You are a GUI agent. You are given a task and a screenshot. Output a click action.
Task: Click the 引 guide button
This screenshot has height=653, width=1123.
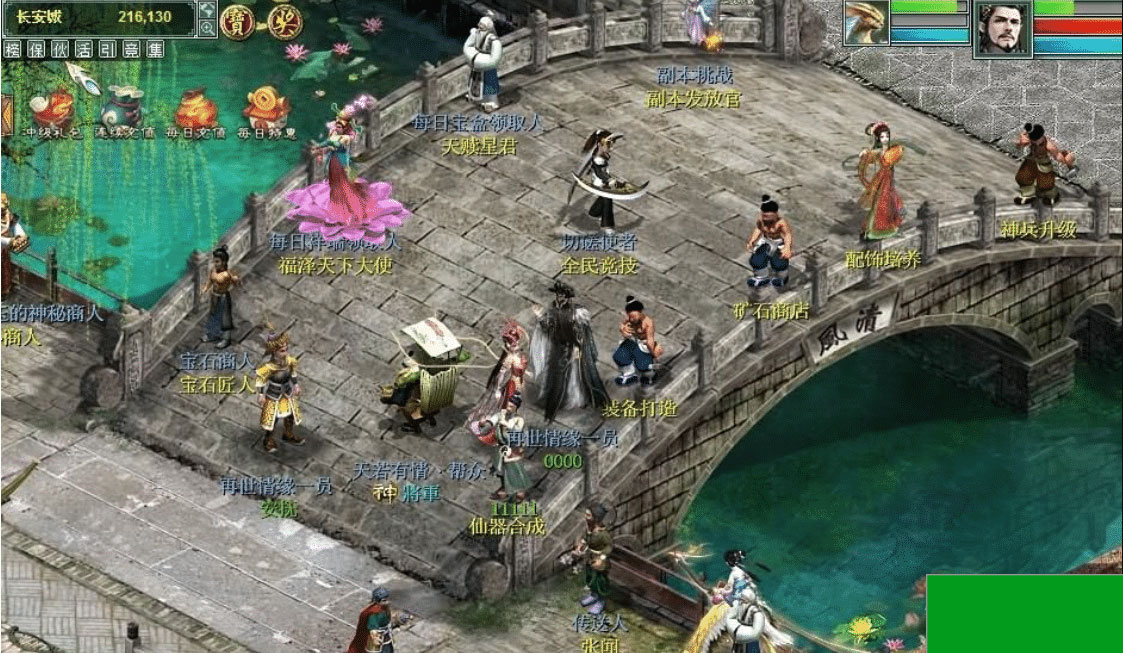click(107, 48)
